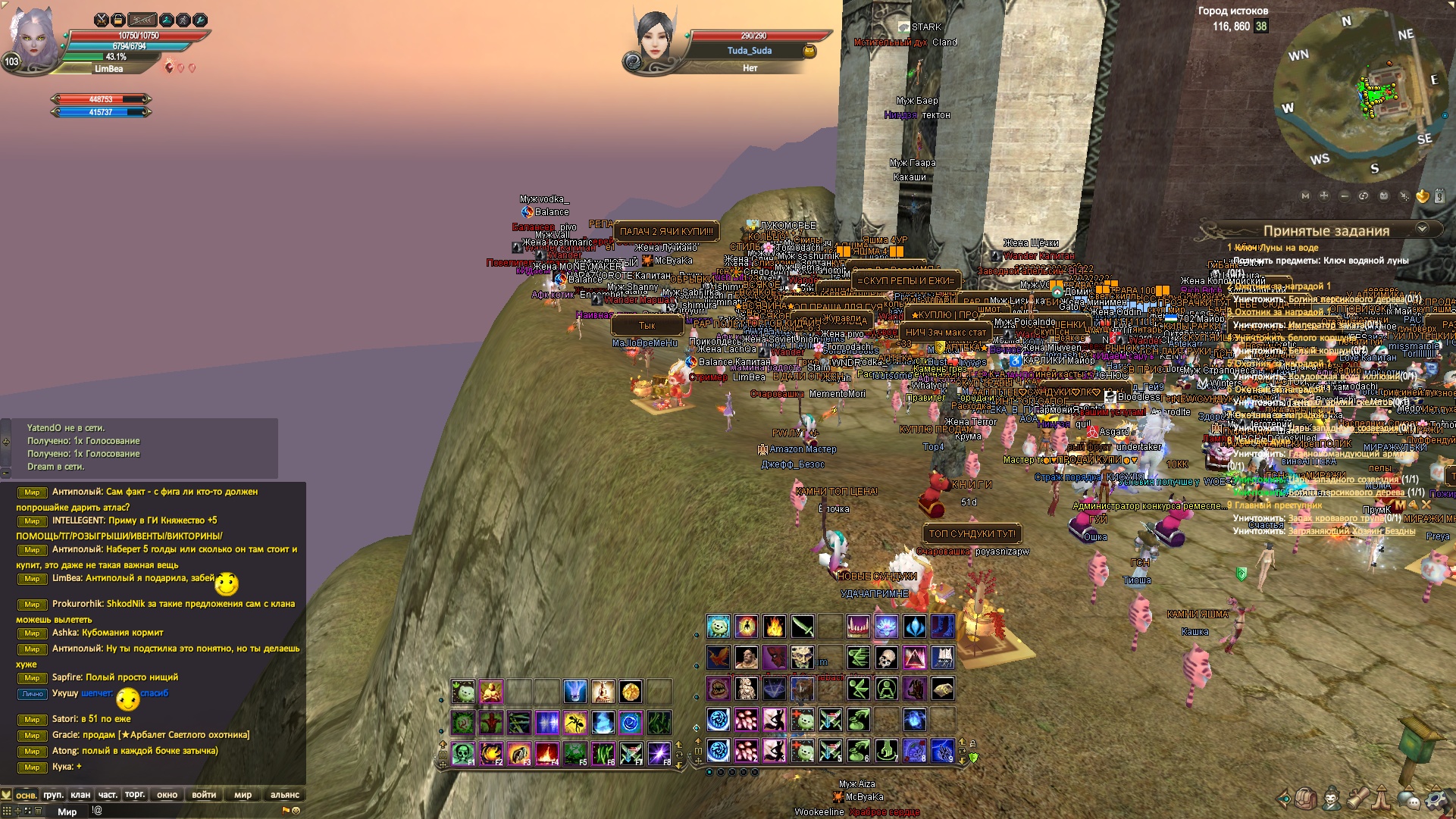Screen dimensions: 1456x819
Task: Open the quest scroll icon
Action: point(1357,799)
